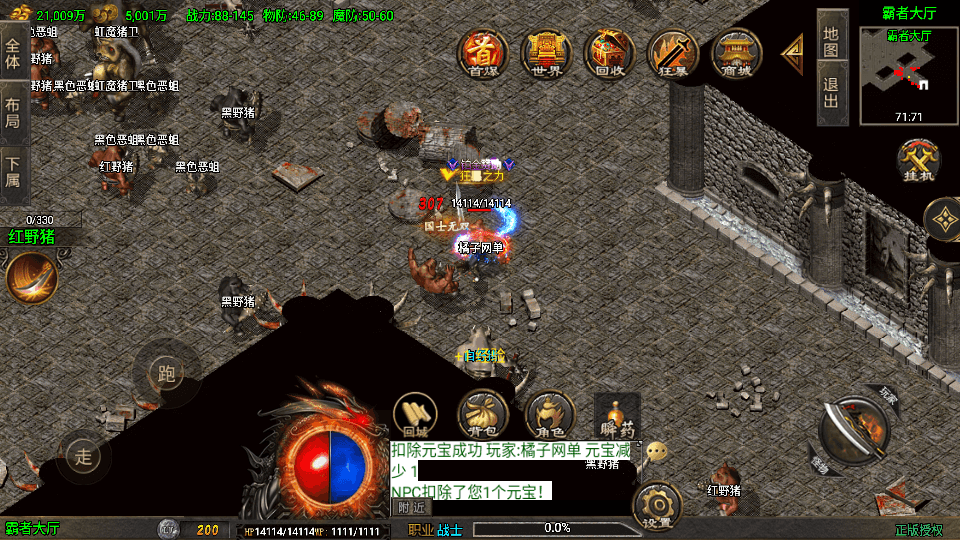Switch to 跑 run mode

tap(166, 373)
